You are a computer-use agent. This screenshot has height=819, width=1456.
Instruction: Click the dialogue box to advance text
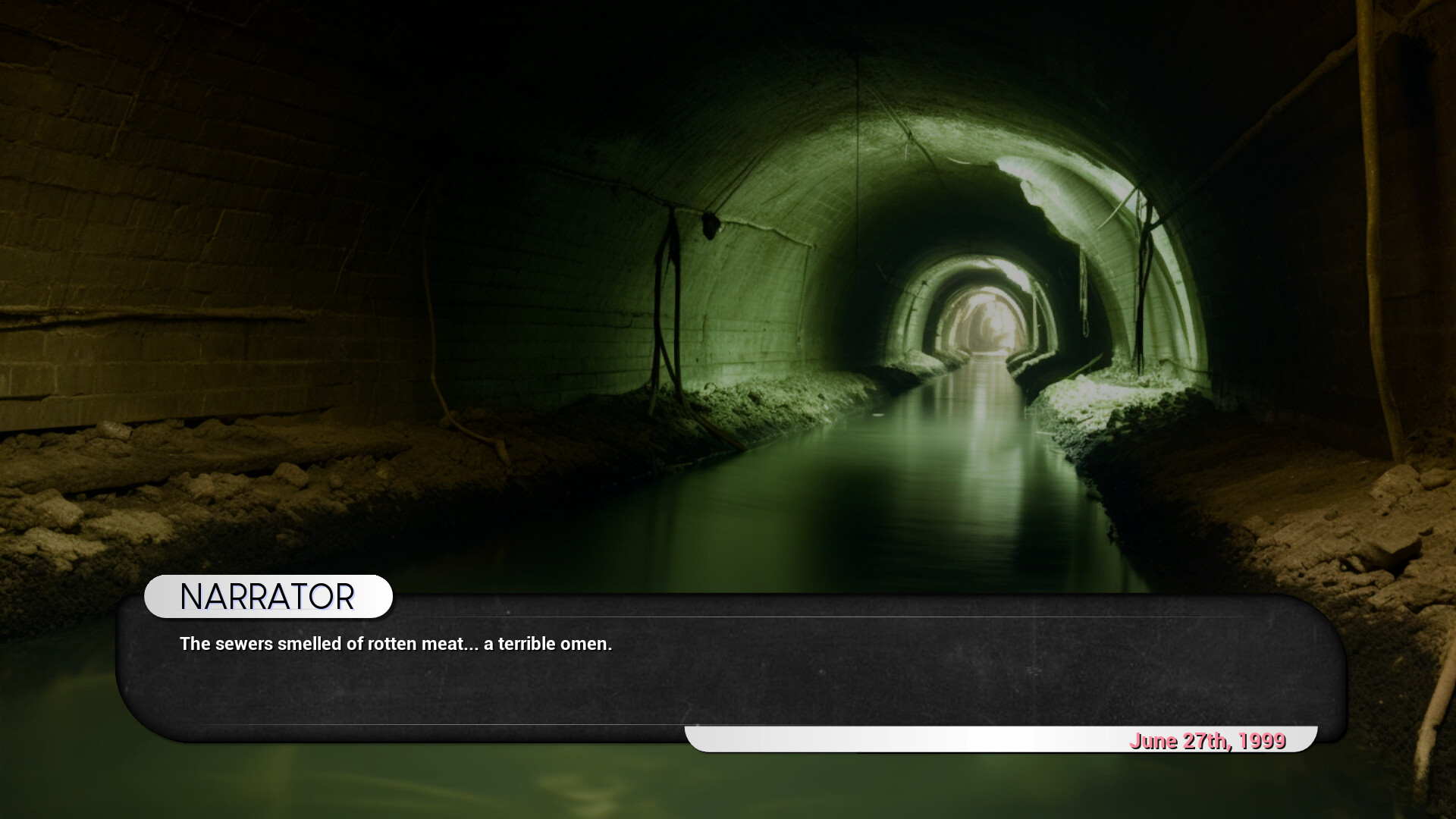pos(720,675)
